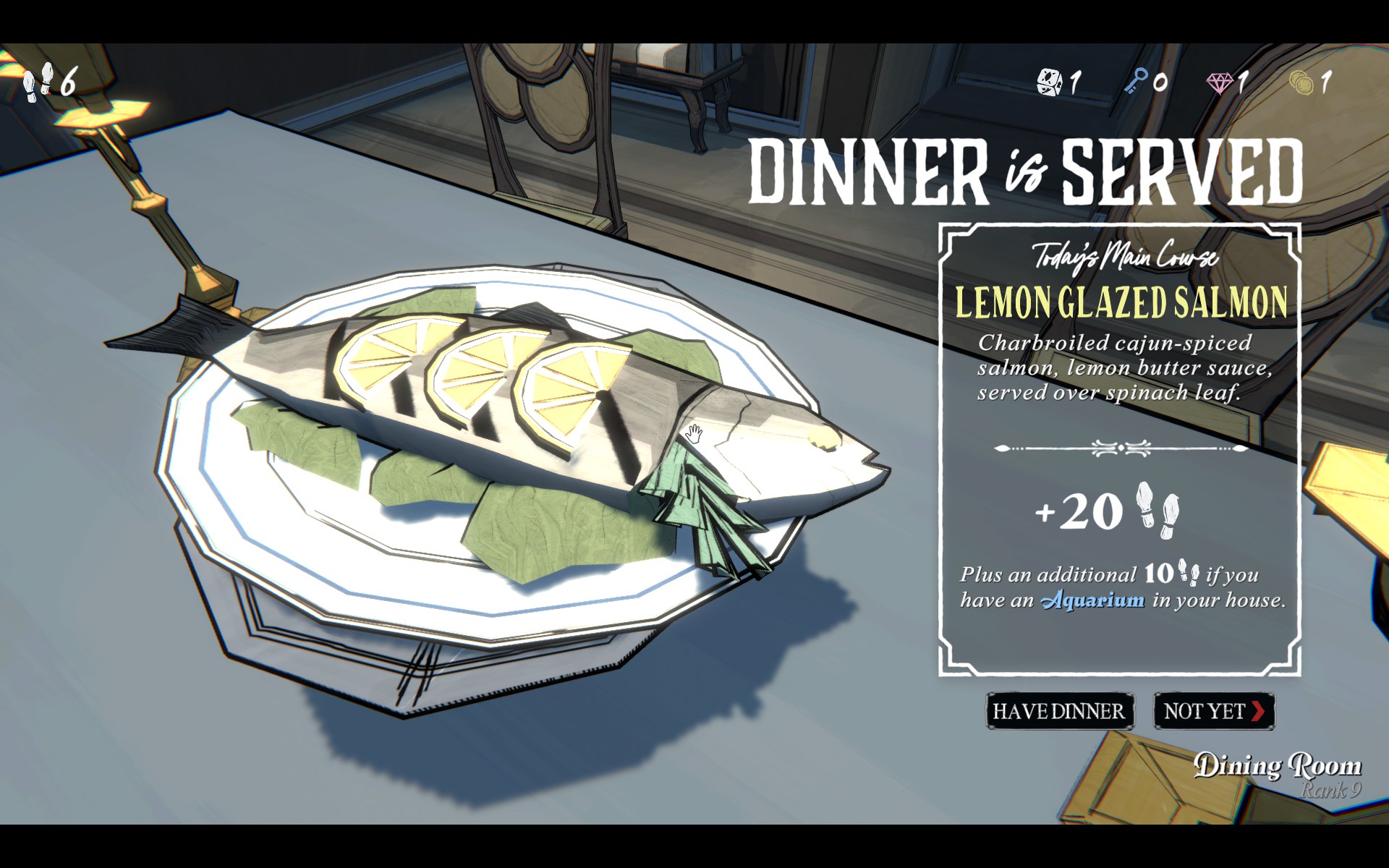Decline with the Not Yet button
This screenshot has height=868, width=1389.
1213,711
